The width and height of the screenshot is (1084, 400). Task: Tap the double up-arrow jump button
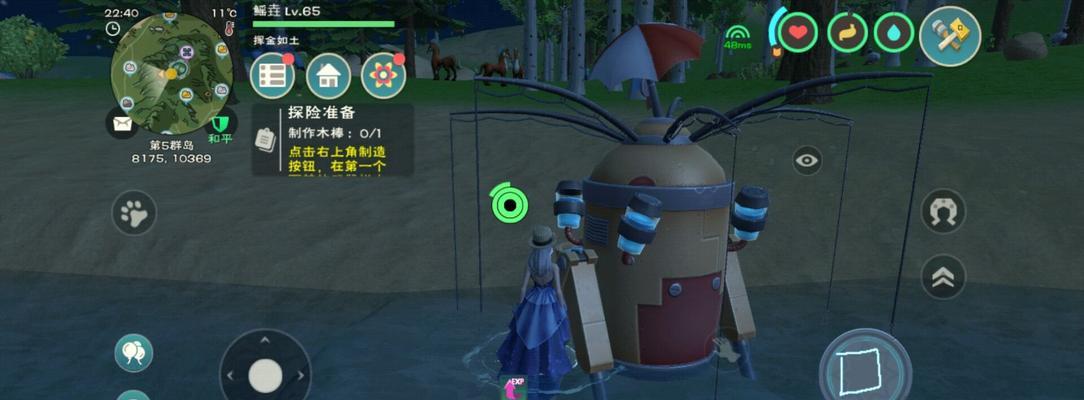943,277
